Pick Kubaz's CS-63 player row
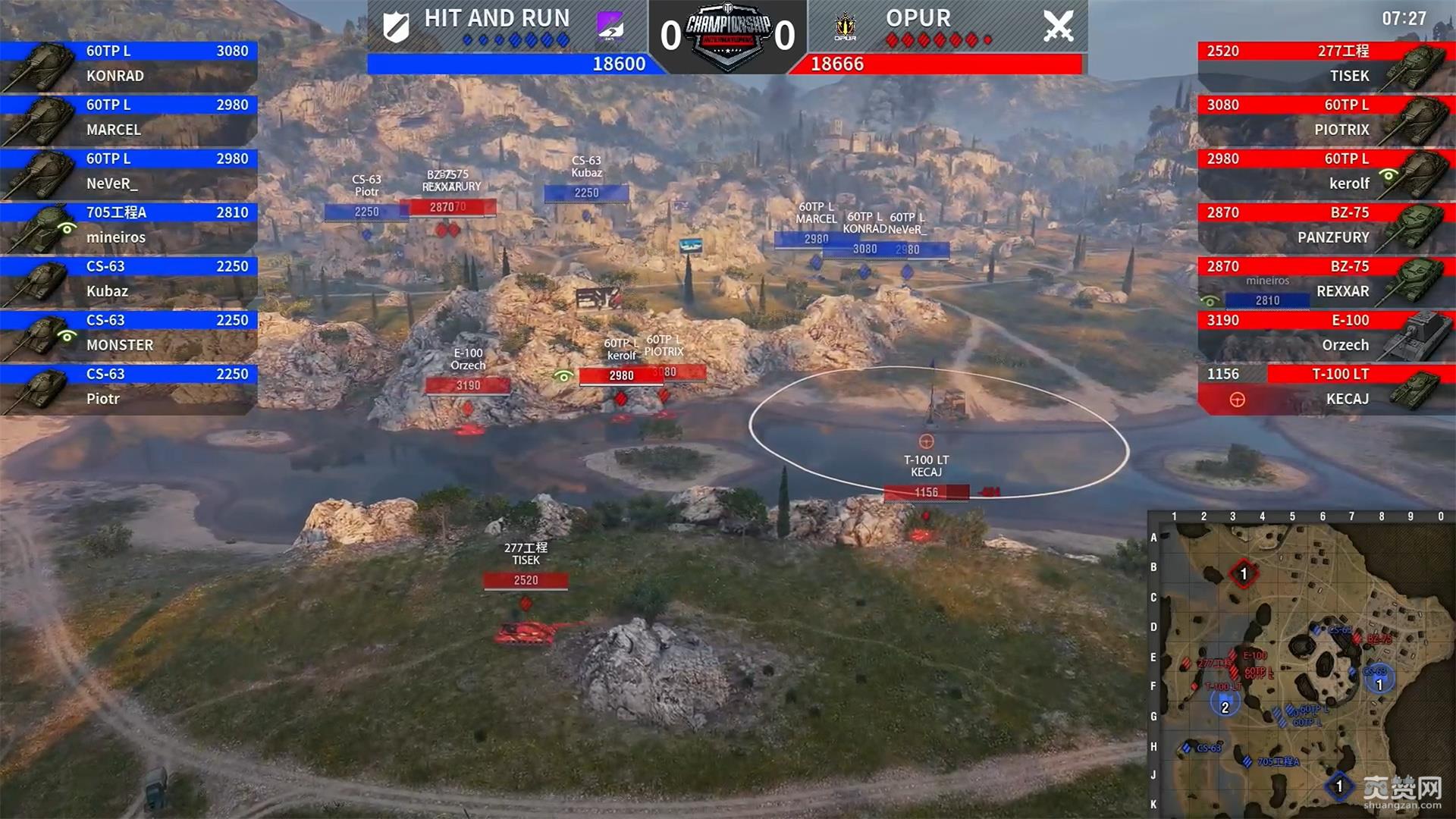Image resolution: width=1456 pixels, height=819 pixels. pyautogui.click(x=129, y=279)
